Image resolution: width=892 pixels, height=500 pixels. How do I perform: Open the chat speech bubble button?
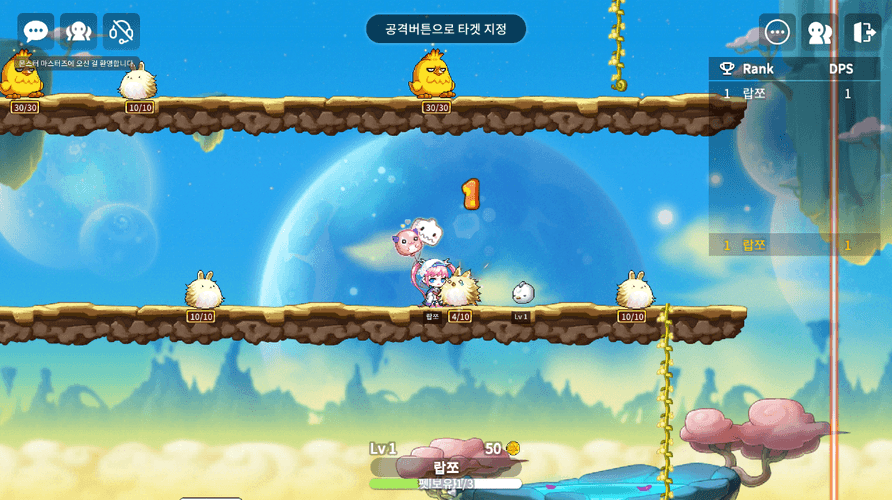[36, 31]
